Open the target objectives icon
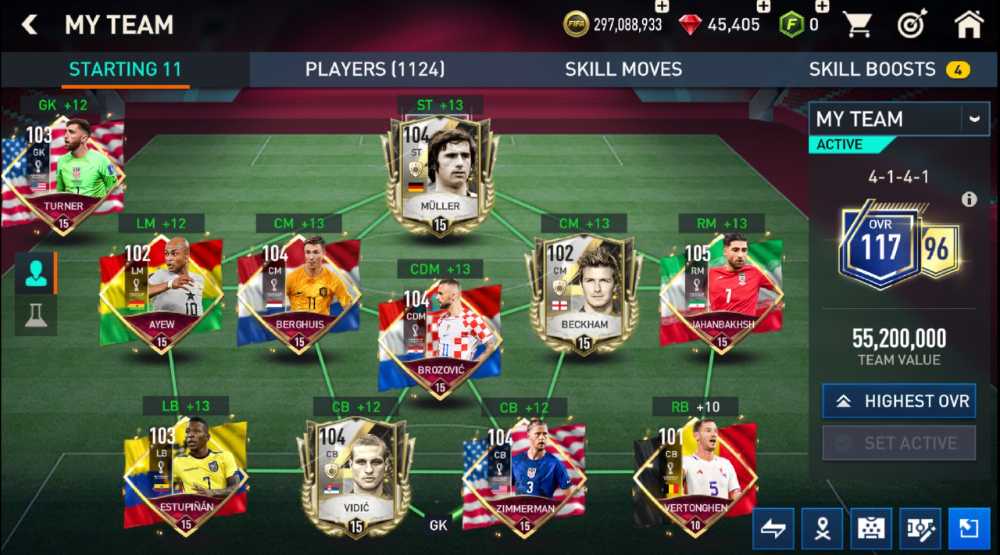 pyautogui.click(x=912, y=25)
